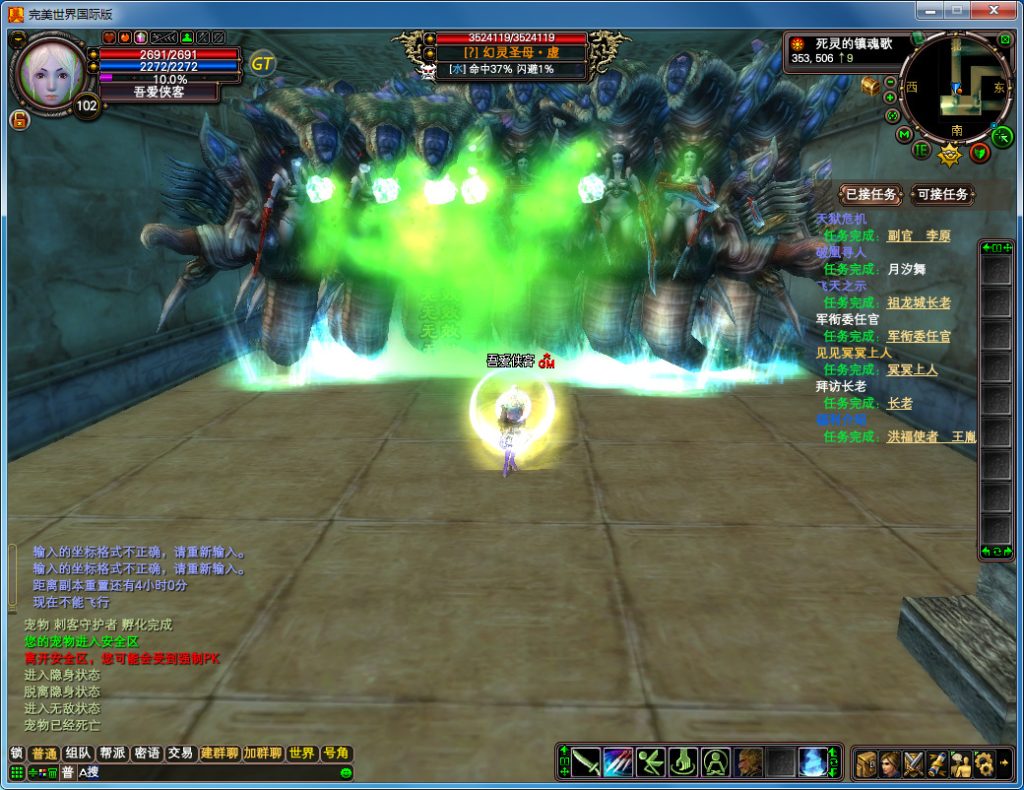Open the map with the M button
This screenshot has width=1024, height=790.
[905, 134]
